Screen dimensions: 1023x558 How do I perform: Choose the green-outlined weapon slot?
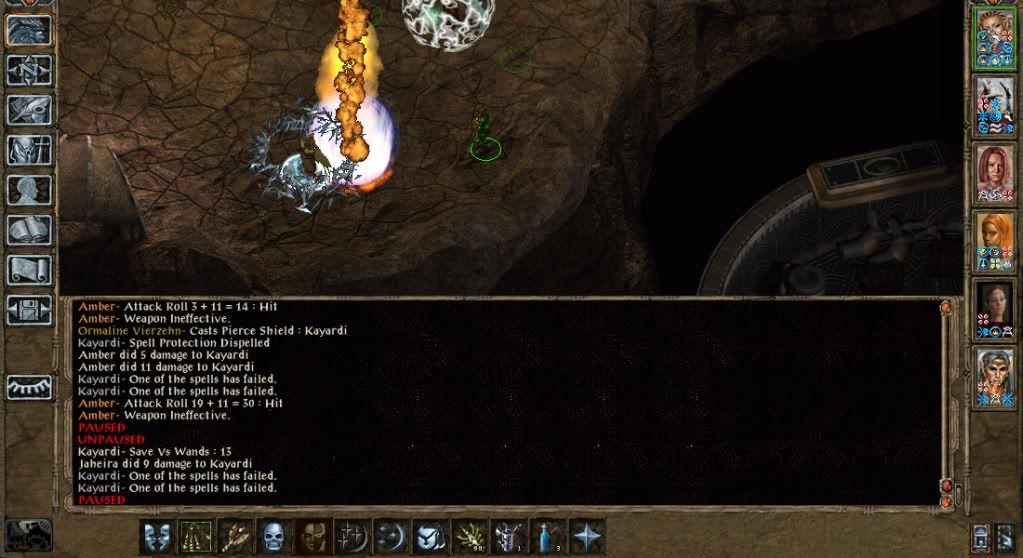coord(196,536)
